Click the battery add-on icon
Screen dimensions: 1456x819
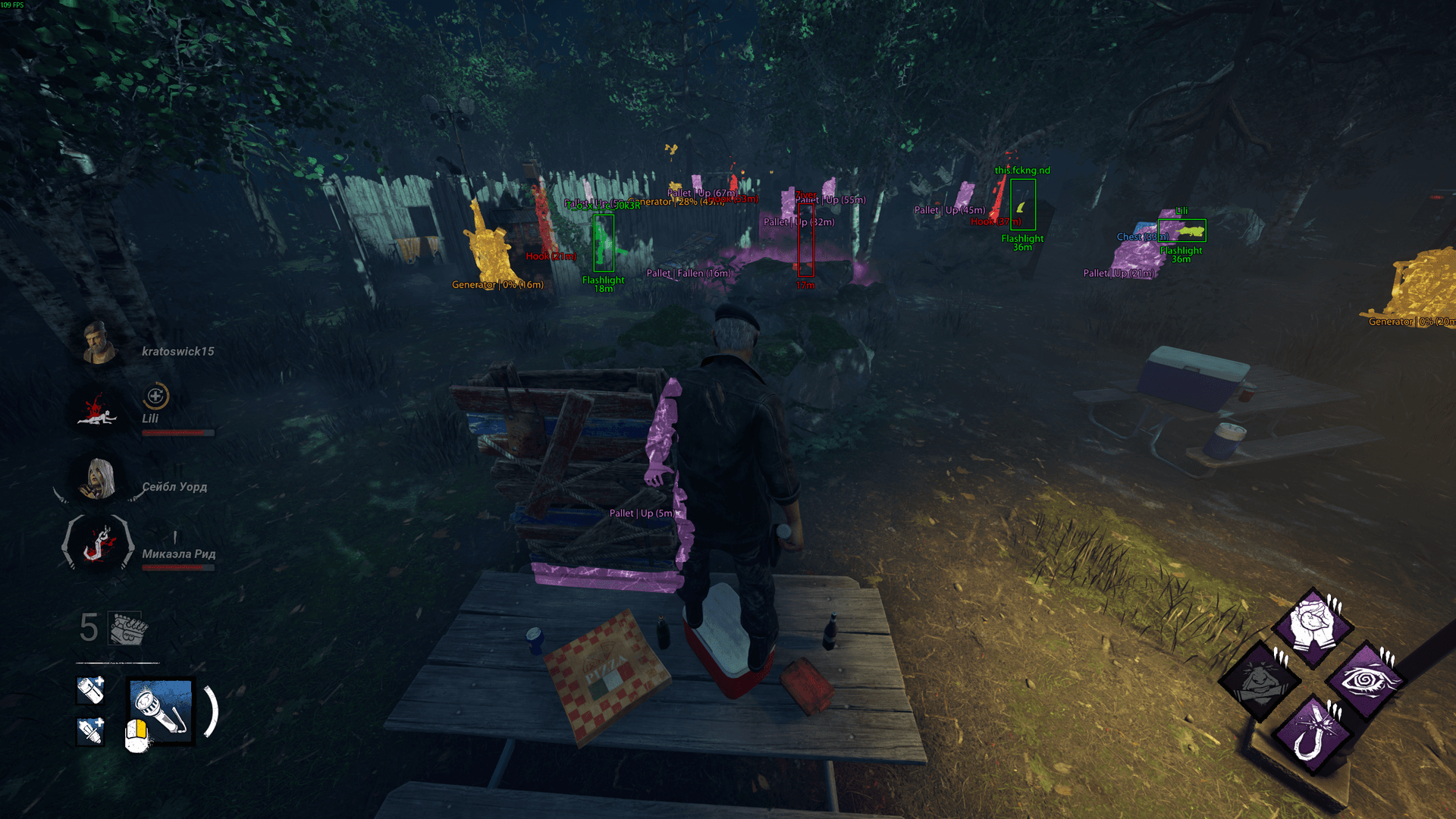click(91, 689)
